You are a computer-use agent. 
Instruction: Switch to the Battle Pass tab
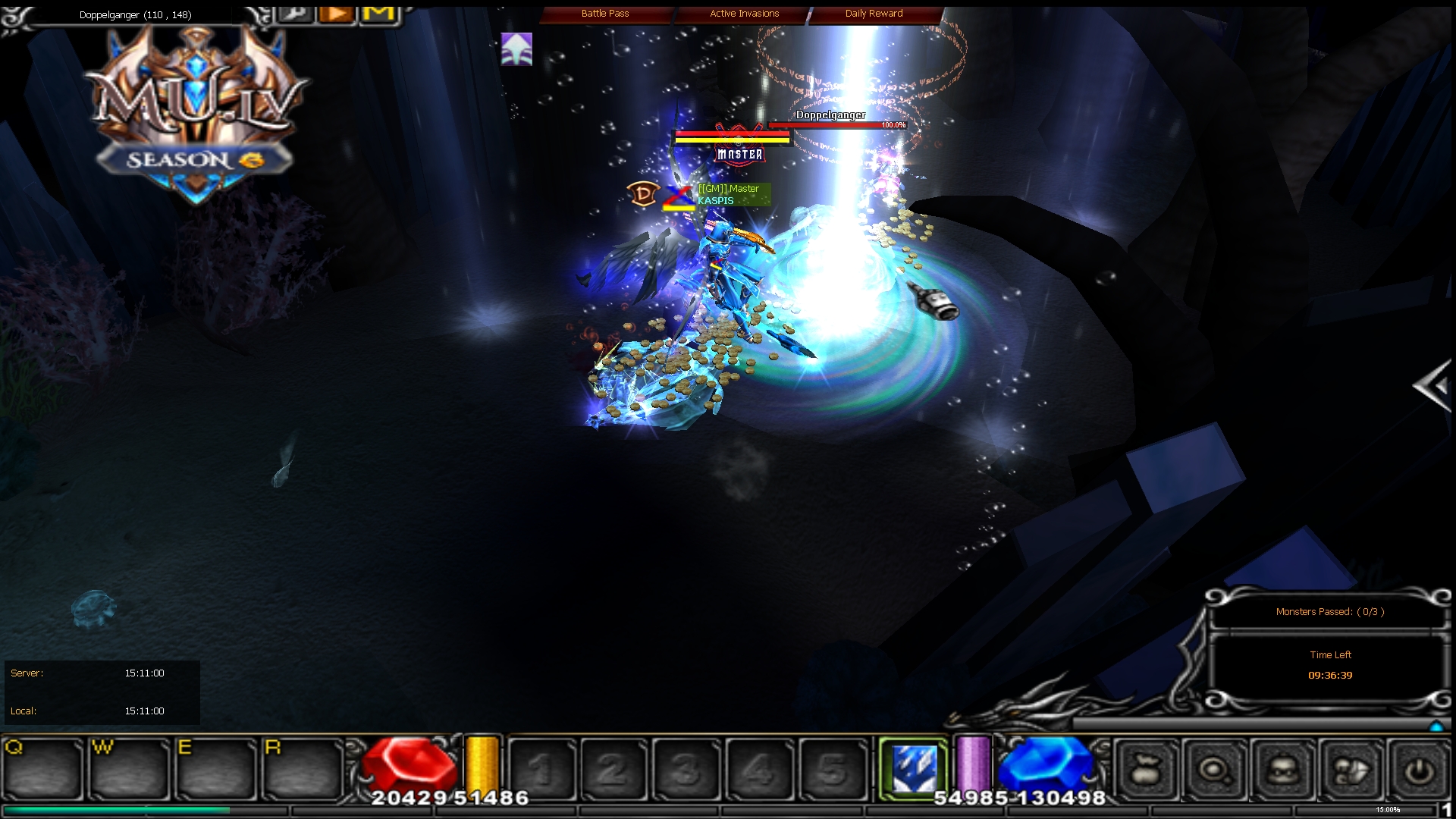pos(604,13)
